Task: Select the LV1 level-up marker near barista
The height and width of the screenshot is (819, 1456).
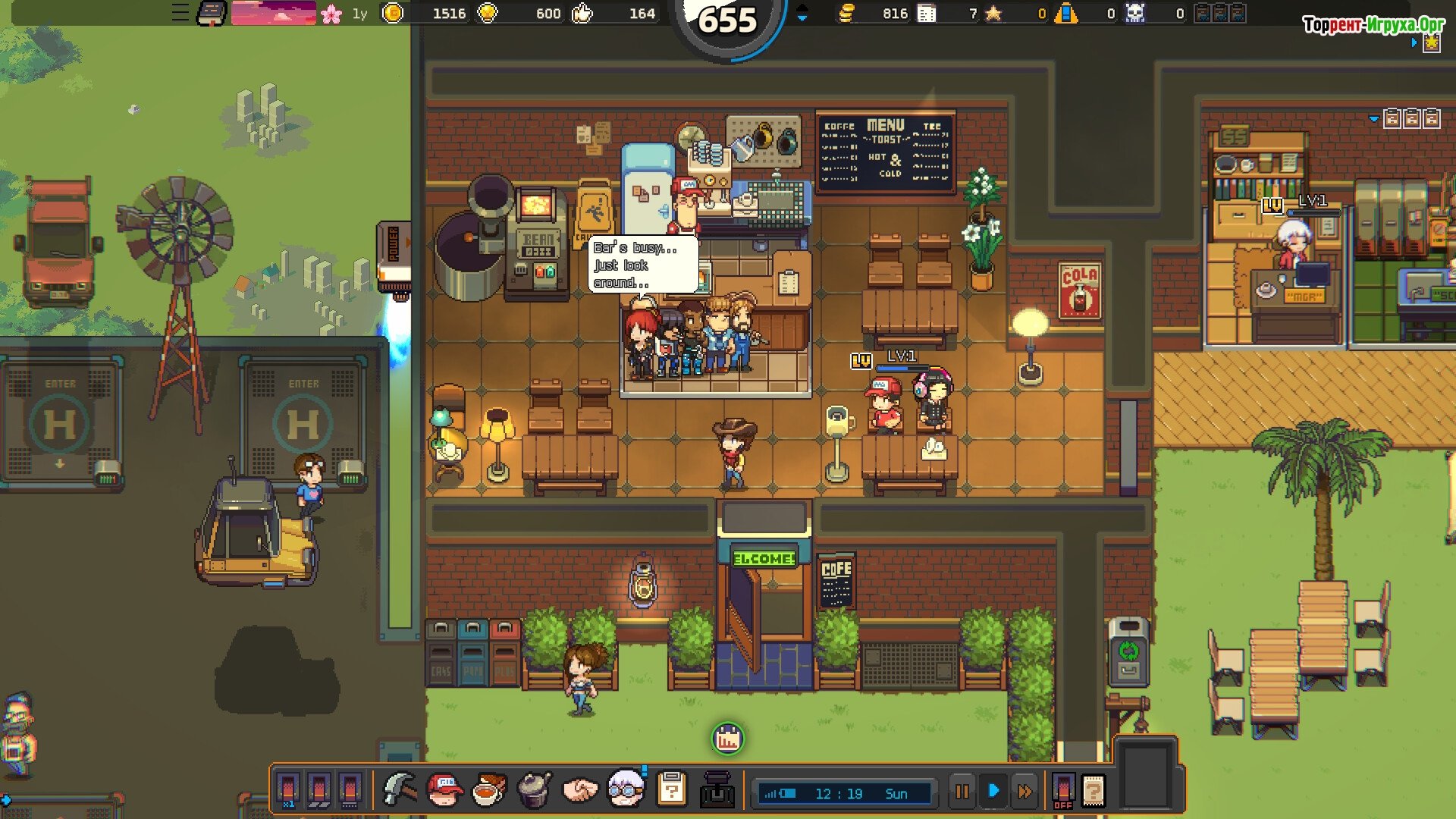Action: point(861,361)
